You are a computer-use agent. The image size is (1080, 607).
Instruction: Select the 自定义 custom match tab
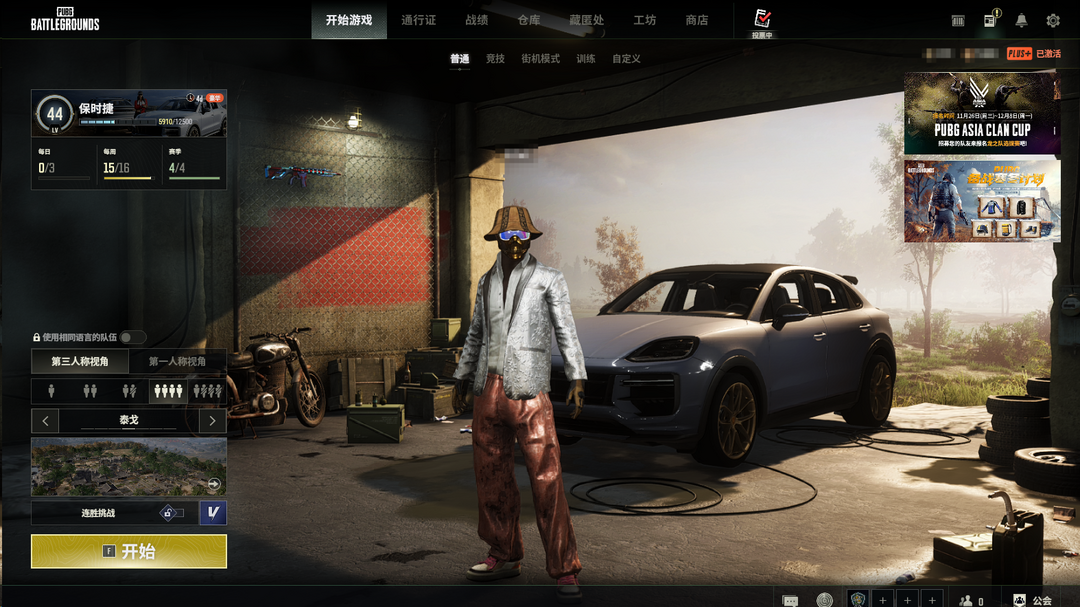(626, 59)
